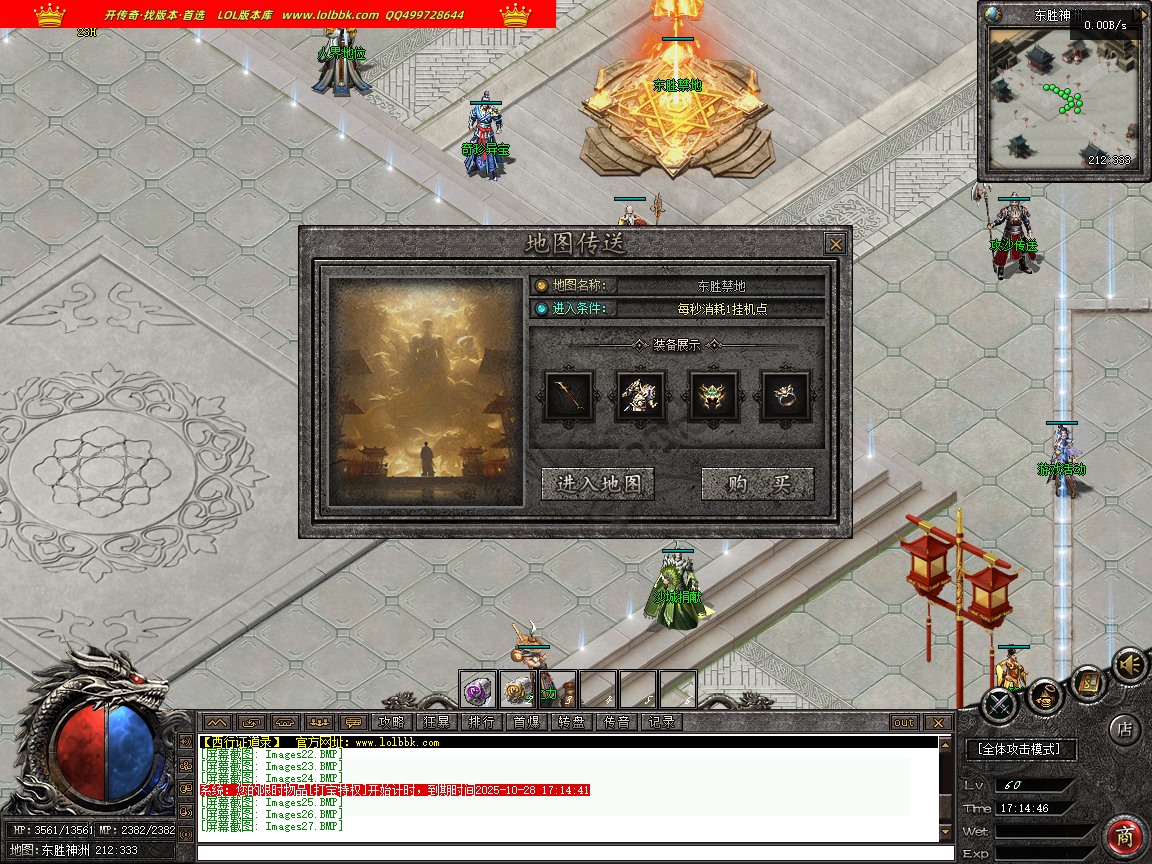Close the 地图传送 teleport window
1152x864 pixels.
pyautogui.click(x=835, y=244)
